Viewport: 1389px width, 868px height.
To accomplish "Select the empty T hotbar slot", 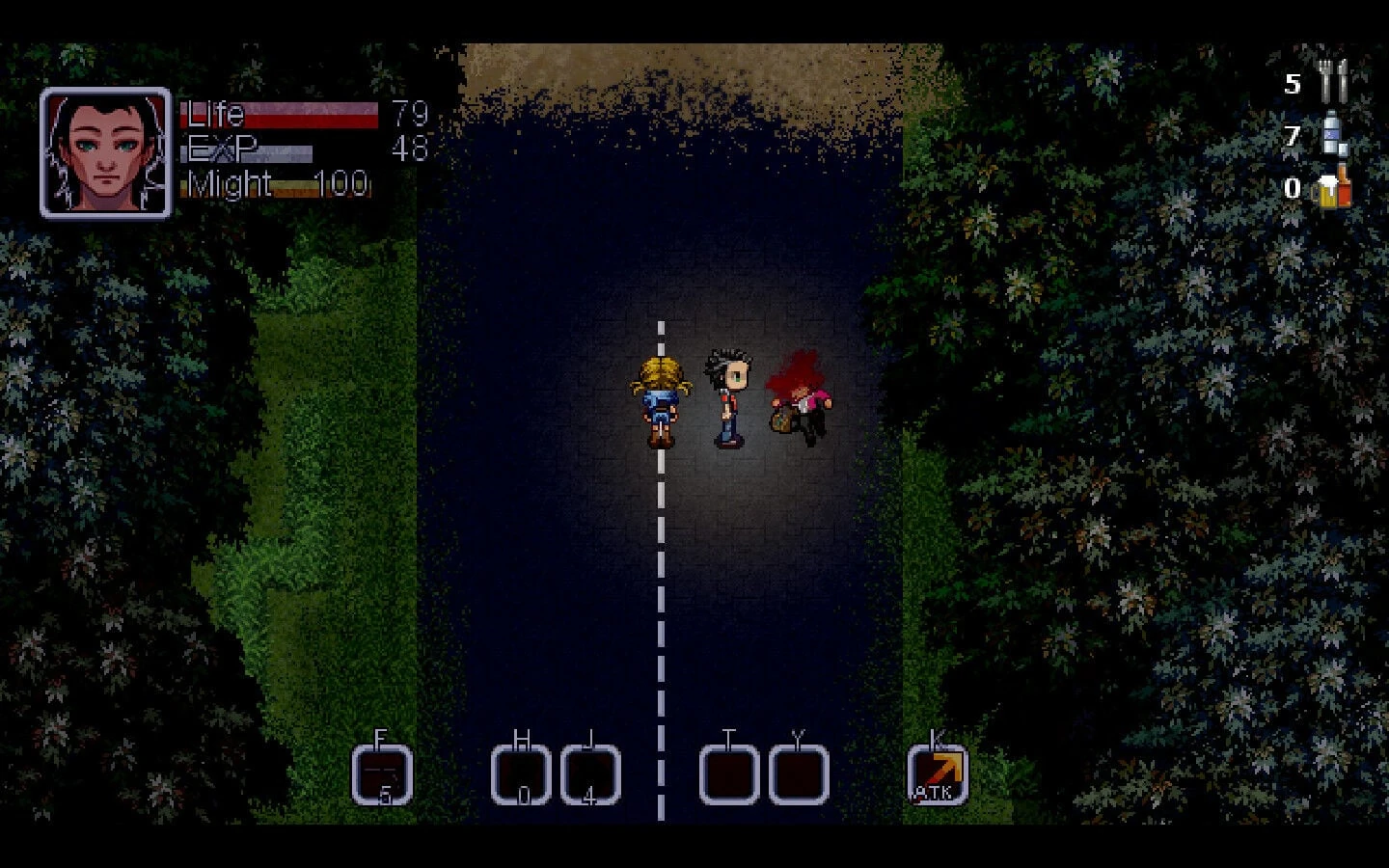I will pyautogui.click(x=728, y=774).
